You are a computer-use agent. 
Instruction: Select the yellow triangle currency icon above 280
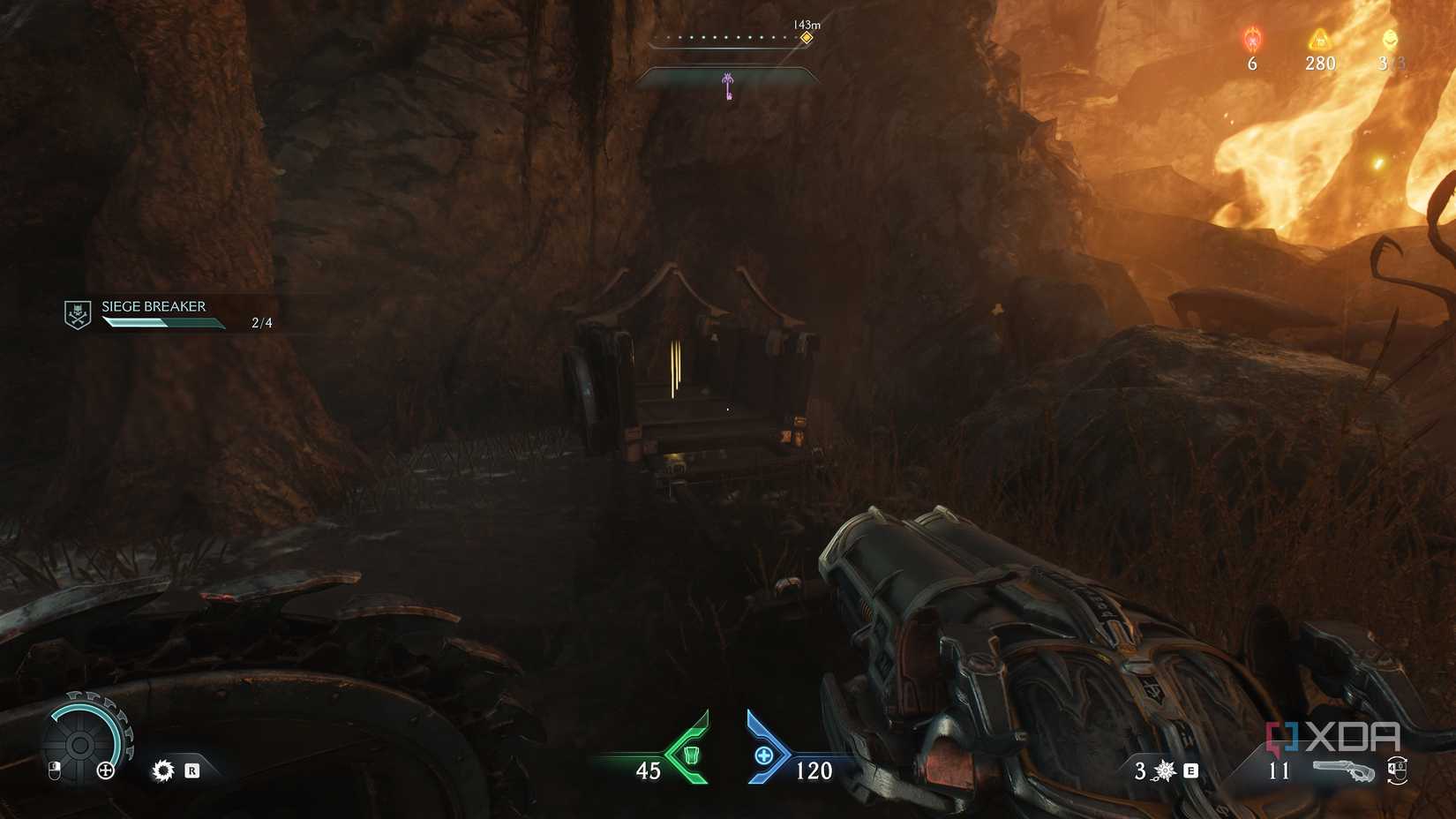tap(1318, 39)
